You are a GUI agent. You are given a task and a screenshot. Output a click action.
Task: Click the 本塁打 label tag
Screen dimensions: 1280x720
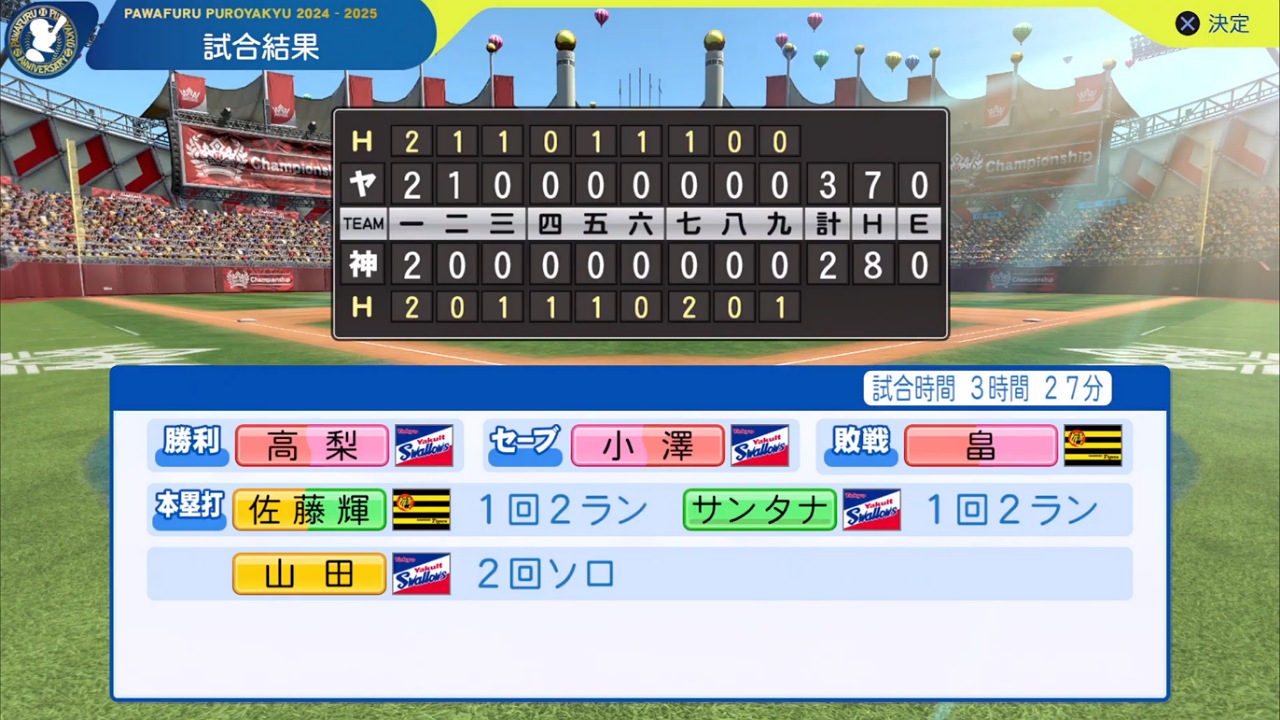[188, 509]
